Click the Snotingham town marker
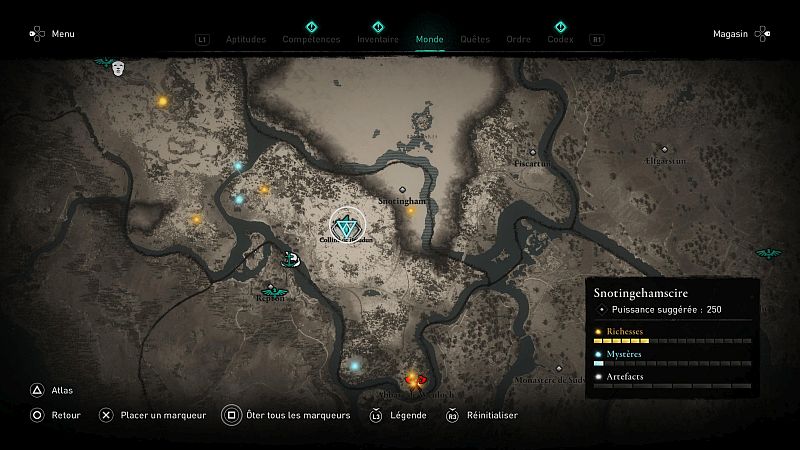The height and width of the screenshot is (450, 800). click(x=402, y=189)
